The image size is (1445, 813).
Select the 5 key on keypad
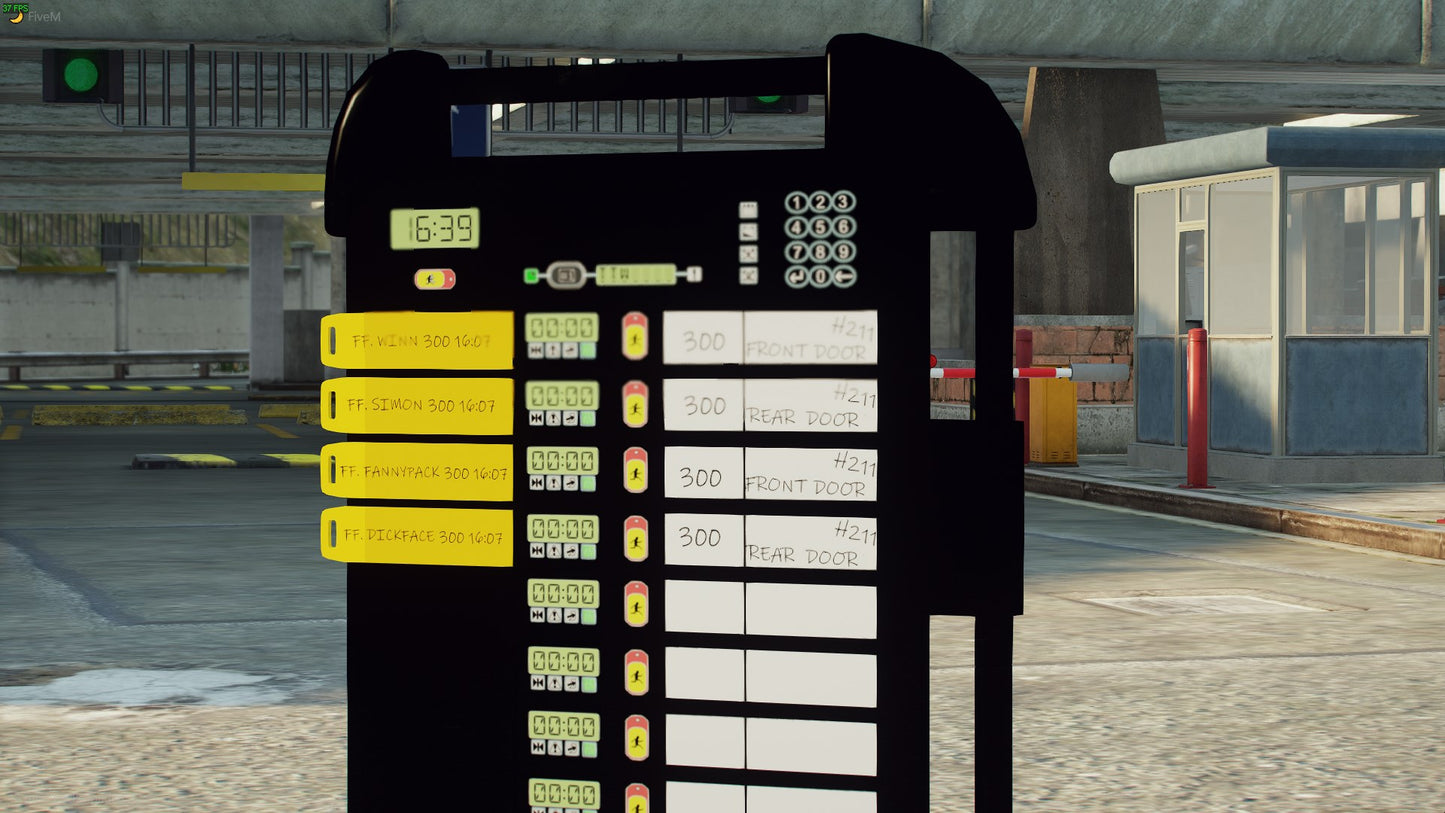tap(821, 227)
